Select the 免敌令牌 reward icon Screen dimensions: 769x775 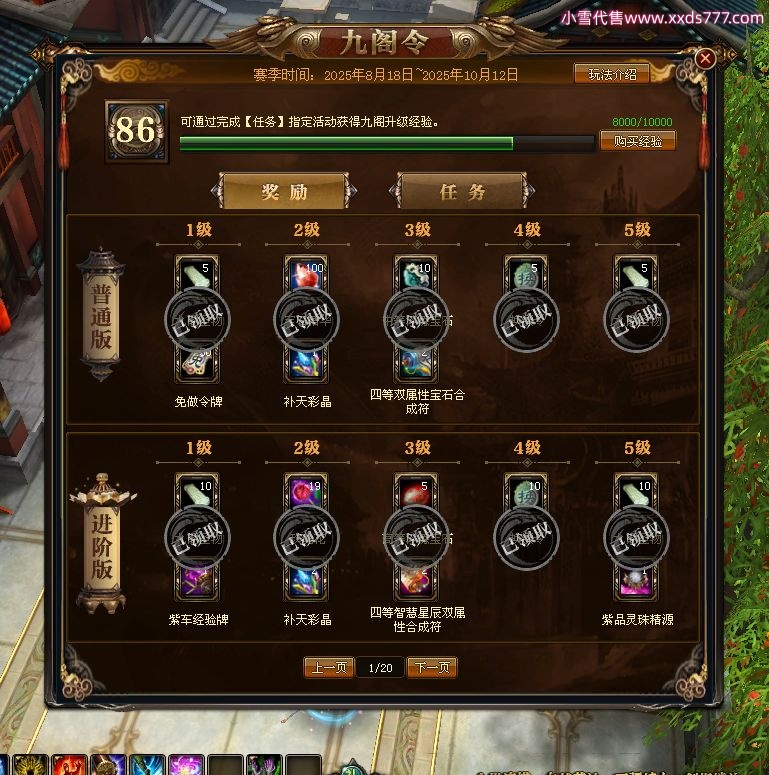point(196,364)
